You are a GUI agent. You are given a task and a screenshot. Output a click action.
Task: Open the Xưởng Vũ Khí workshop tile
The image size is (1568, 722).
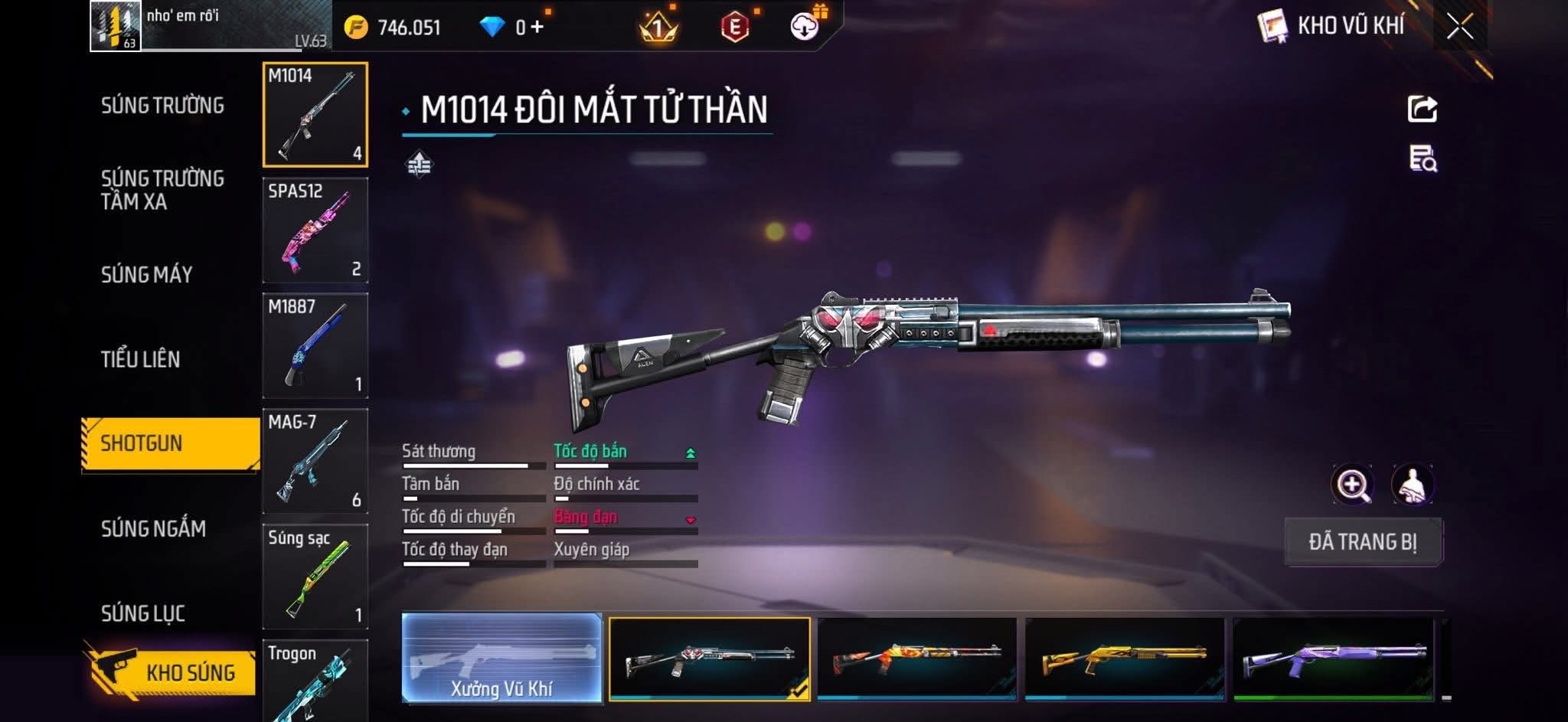tap(501, 658)
